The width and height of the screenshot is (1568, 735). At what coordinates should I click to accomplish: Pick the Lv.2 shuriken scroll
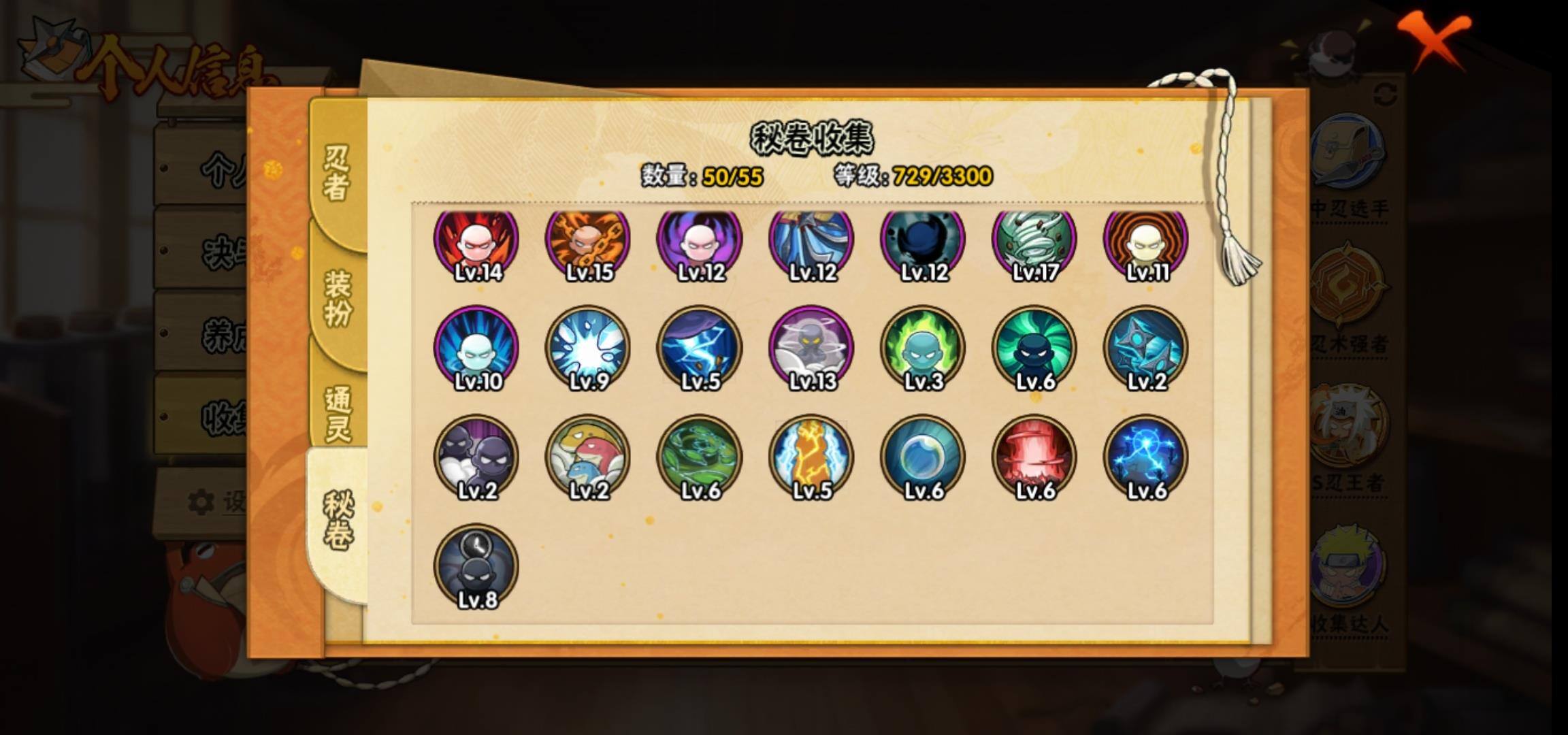(x=1146, y=348)
